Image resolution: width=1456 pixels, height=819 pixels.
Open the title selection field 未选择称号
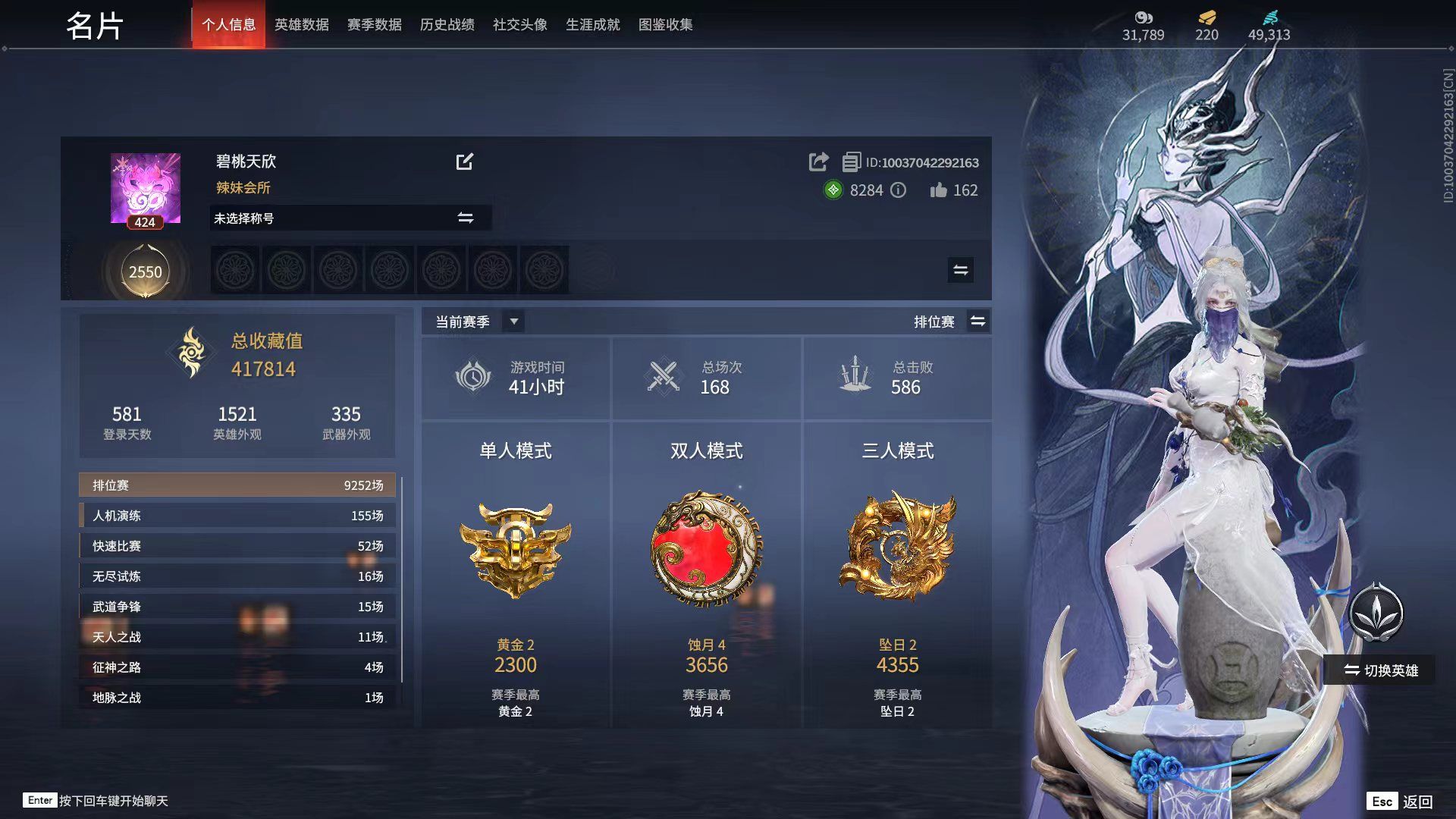[x=326, y=218]
